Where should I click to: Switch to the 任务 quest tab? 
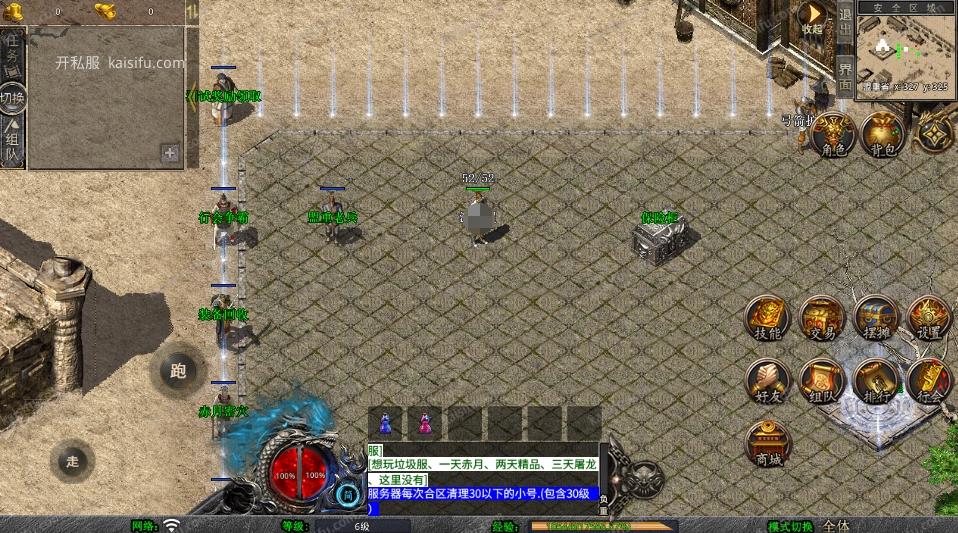click(12, 50)
